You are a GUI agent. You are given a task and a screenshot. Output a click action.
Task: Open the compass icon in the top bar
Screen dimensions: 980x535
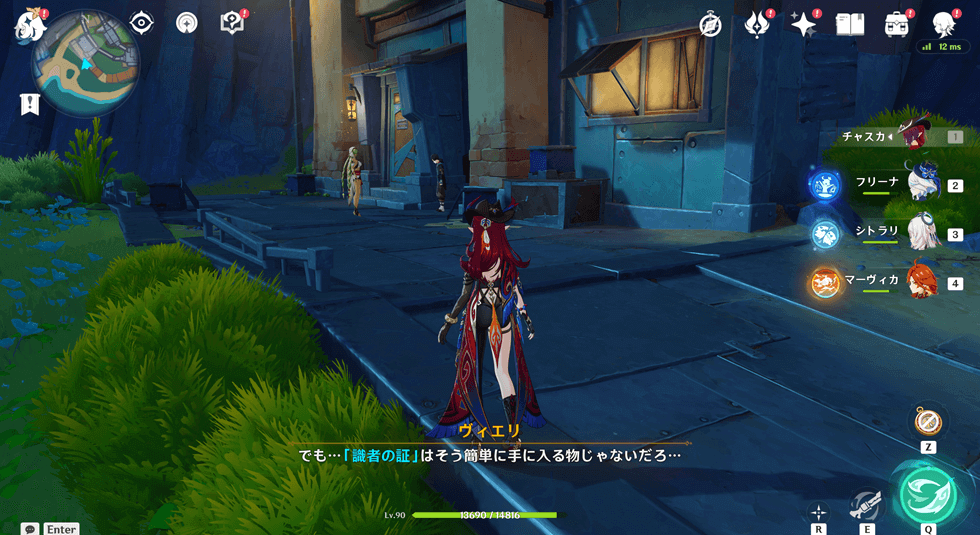711,25
